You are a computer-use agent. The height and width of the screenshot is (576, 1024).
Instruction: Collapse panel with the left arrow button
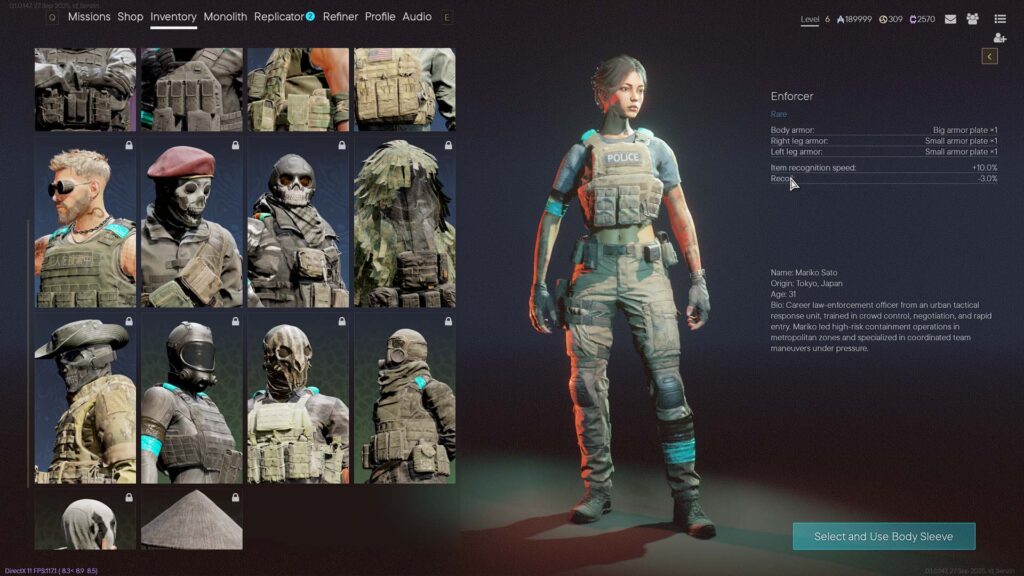click(x=990, y=57)
